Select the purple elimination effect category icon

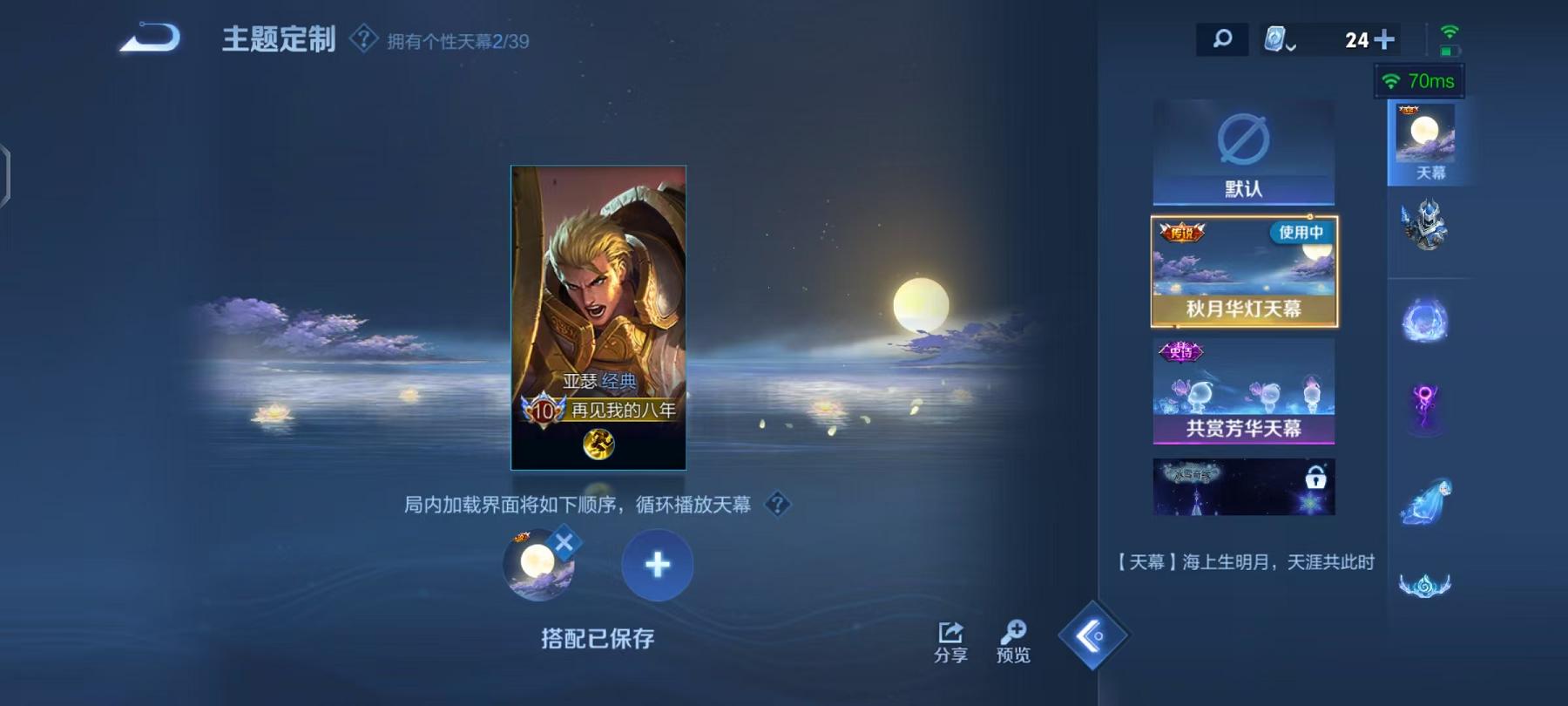coord(1426,405)
